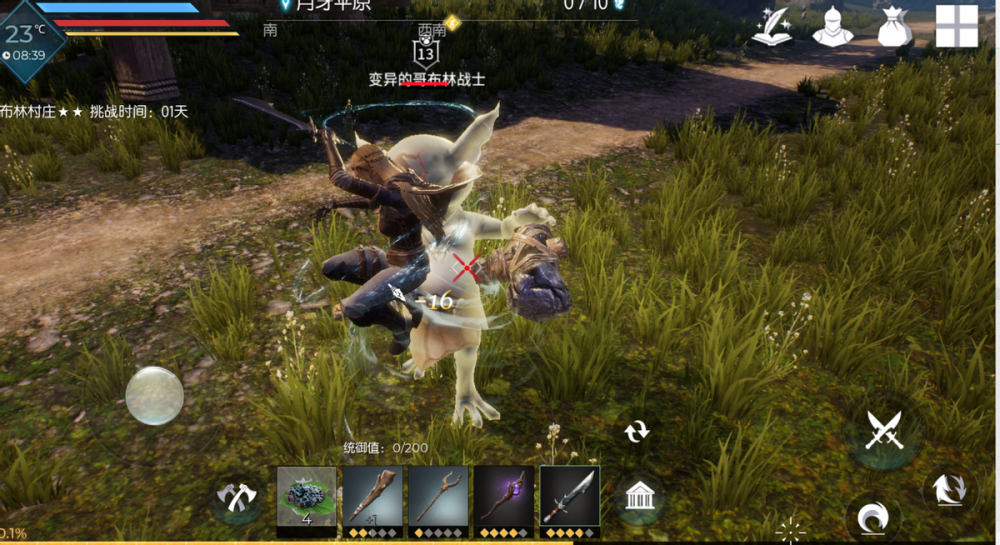Equip the purple gem staff
The image size is (1000, 545).
tap(503, 496)
